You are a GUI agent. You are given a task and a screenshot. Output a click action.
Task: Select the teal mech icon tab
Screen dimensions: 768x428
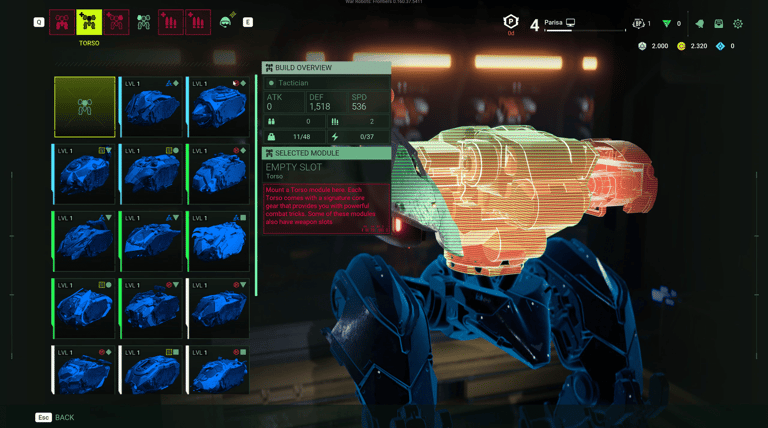[144, 22]
